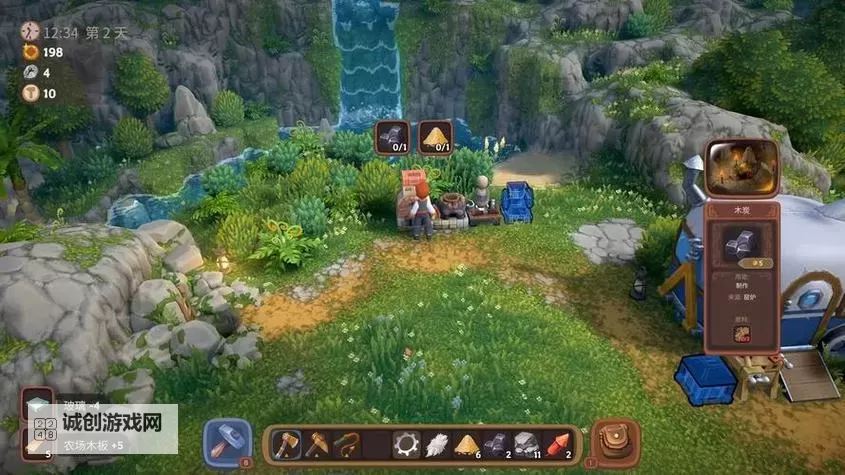Click the raw material icon under 原料

coord(742,334)
